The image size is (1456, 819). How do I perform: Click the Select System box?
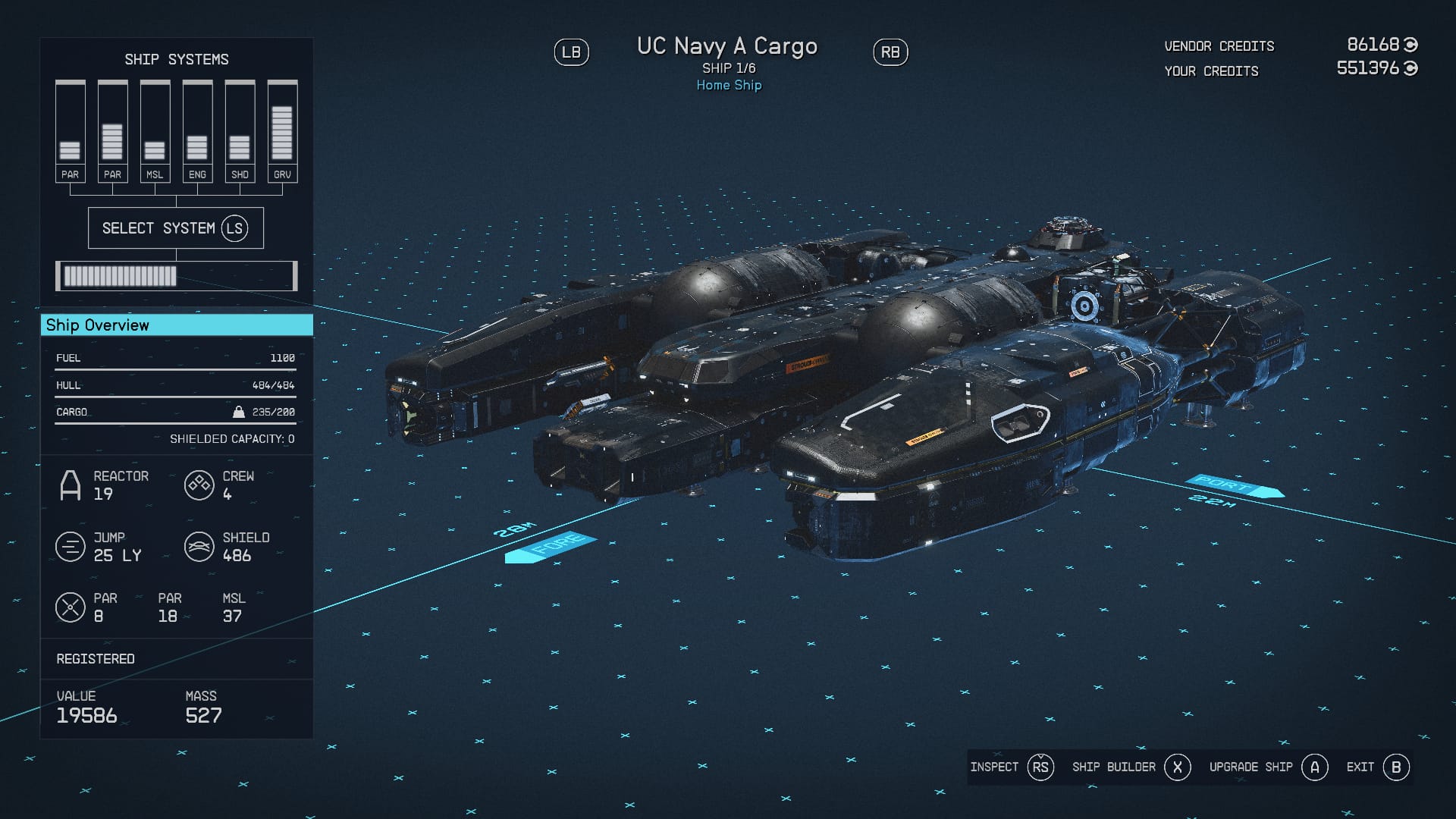176,227
